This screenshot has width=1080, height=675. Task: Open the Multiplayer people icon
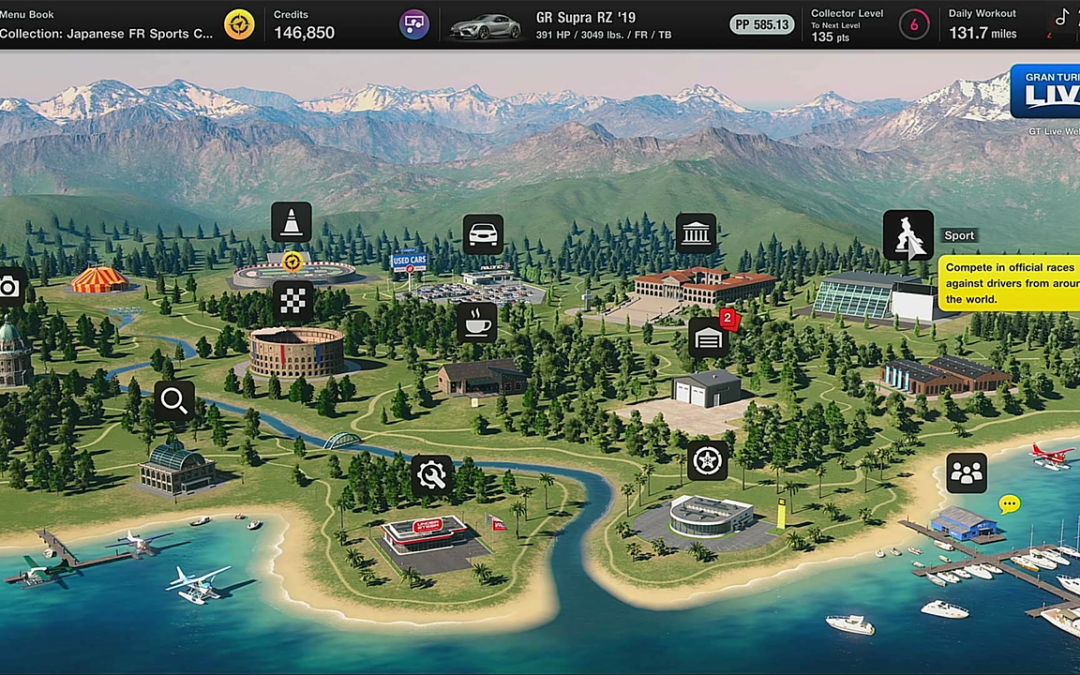pos(967,473)
